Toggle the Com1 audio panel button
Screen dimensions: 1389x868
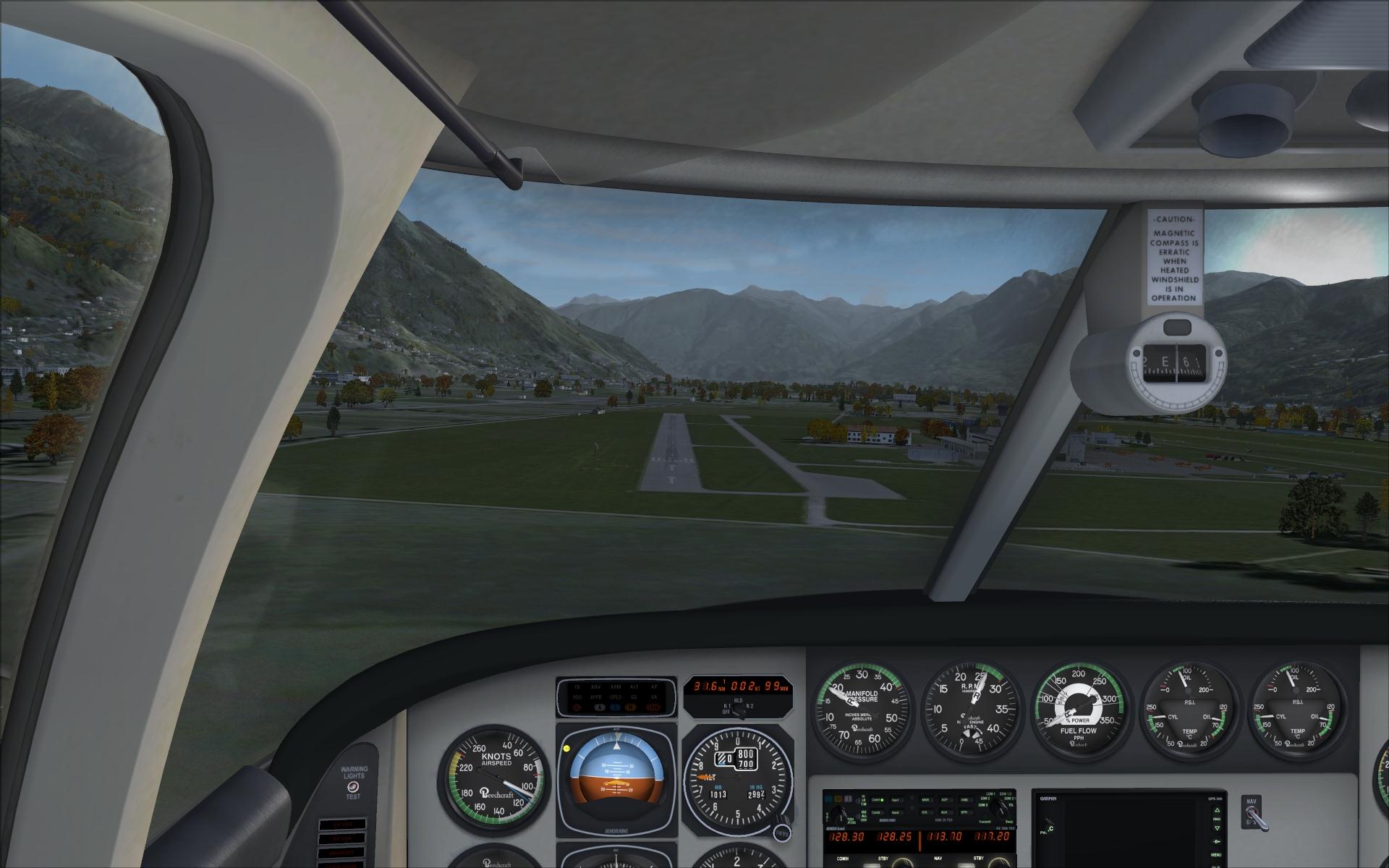pyautogui.click(x=878, y=800)
